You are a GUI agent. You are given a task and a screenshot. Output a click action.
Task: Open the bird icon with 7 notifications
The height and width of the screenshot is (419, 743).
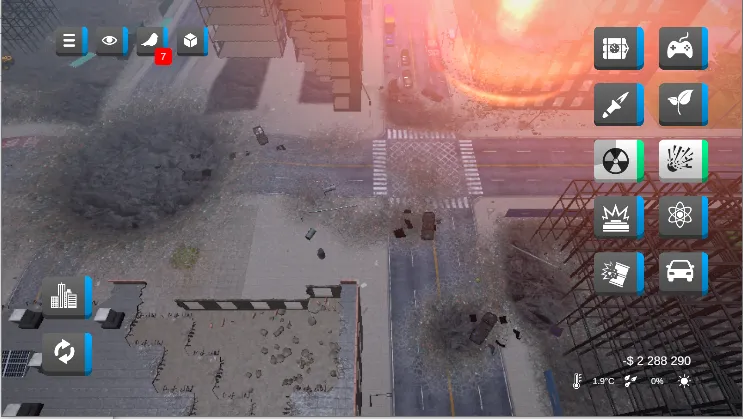(151, 42)
